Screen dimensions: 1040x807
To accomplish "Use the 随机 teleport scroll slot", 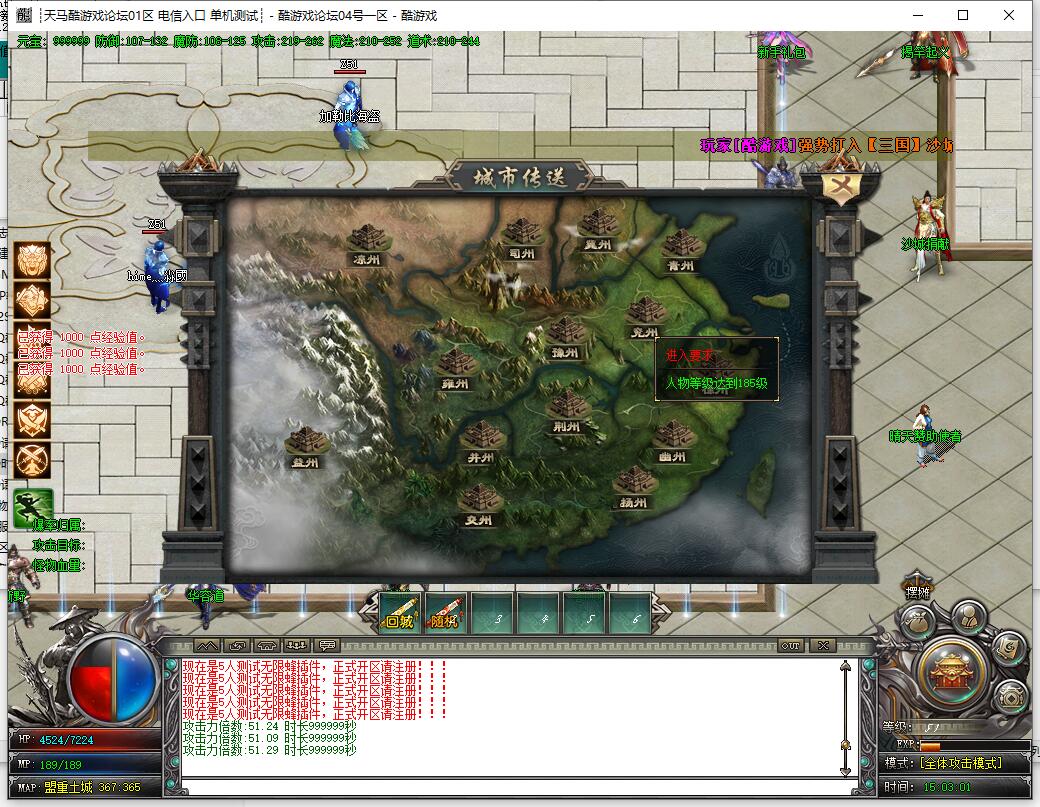I will (446, 612).
